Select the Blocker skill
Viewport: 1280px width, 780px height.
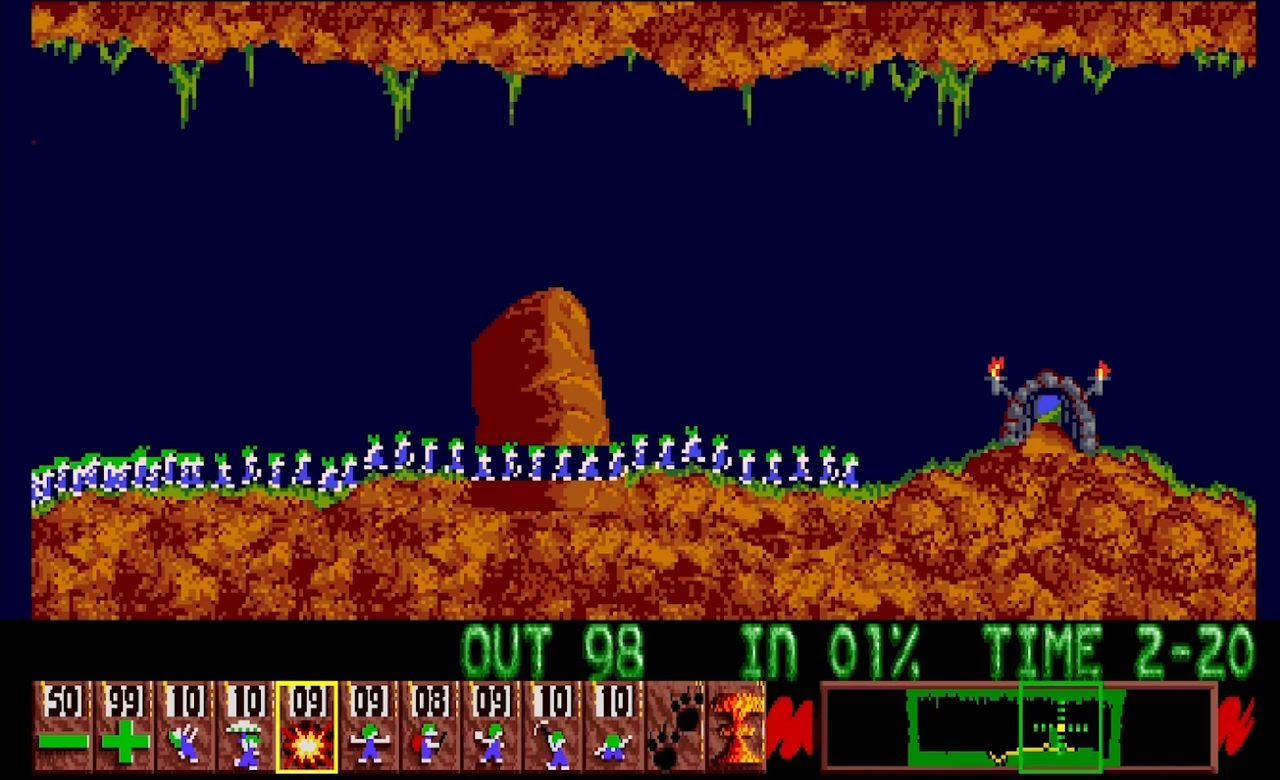click(369, 727)
